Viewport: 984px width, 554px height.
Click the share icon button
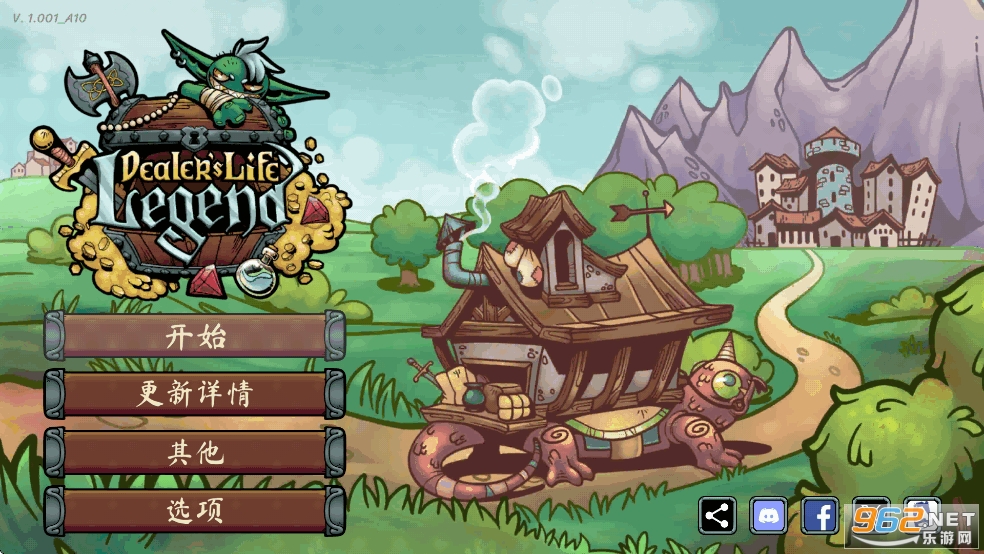[717, 516]
